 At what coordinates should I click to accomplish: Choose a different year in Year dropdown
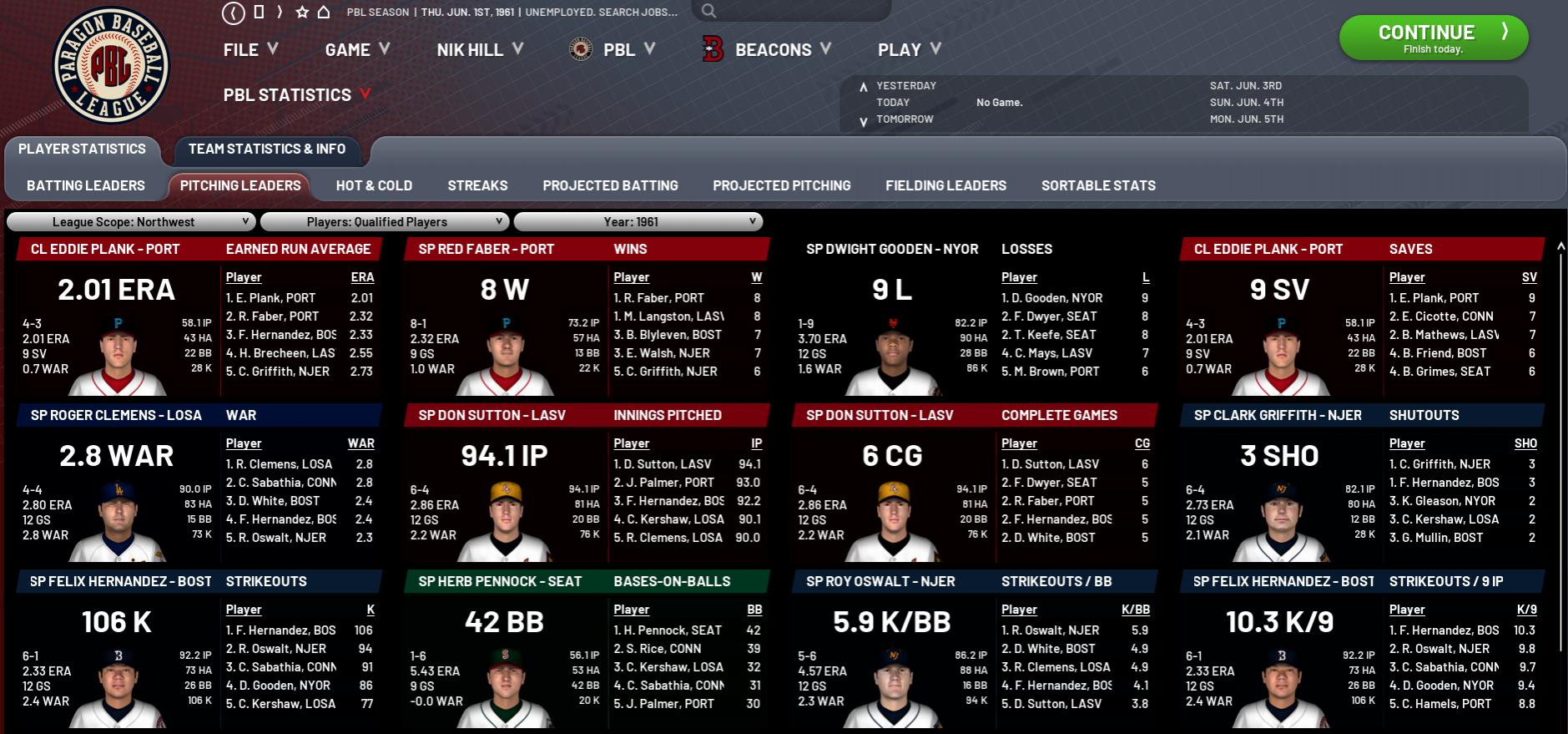[638, 222]
